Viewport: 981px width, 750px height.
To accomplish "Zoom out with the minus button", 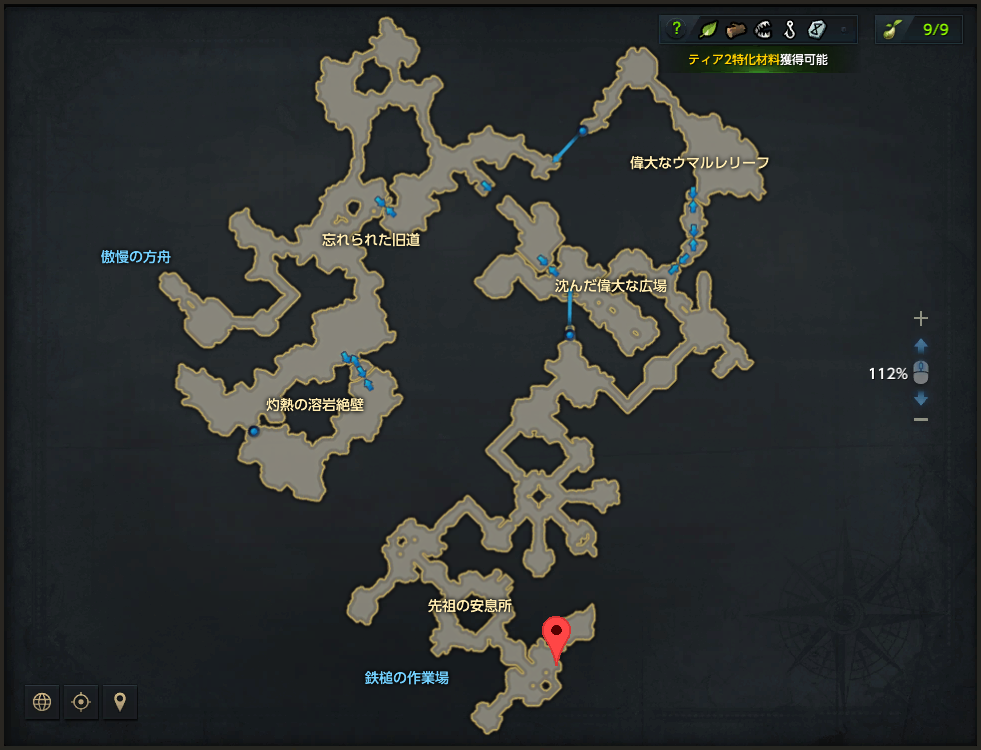I will coord(921,419).
